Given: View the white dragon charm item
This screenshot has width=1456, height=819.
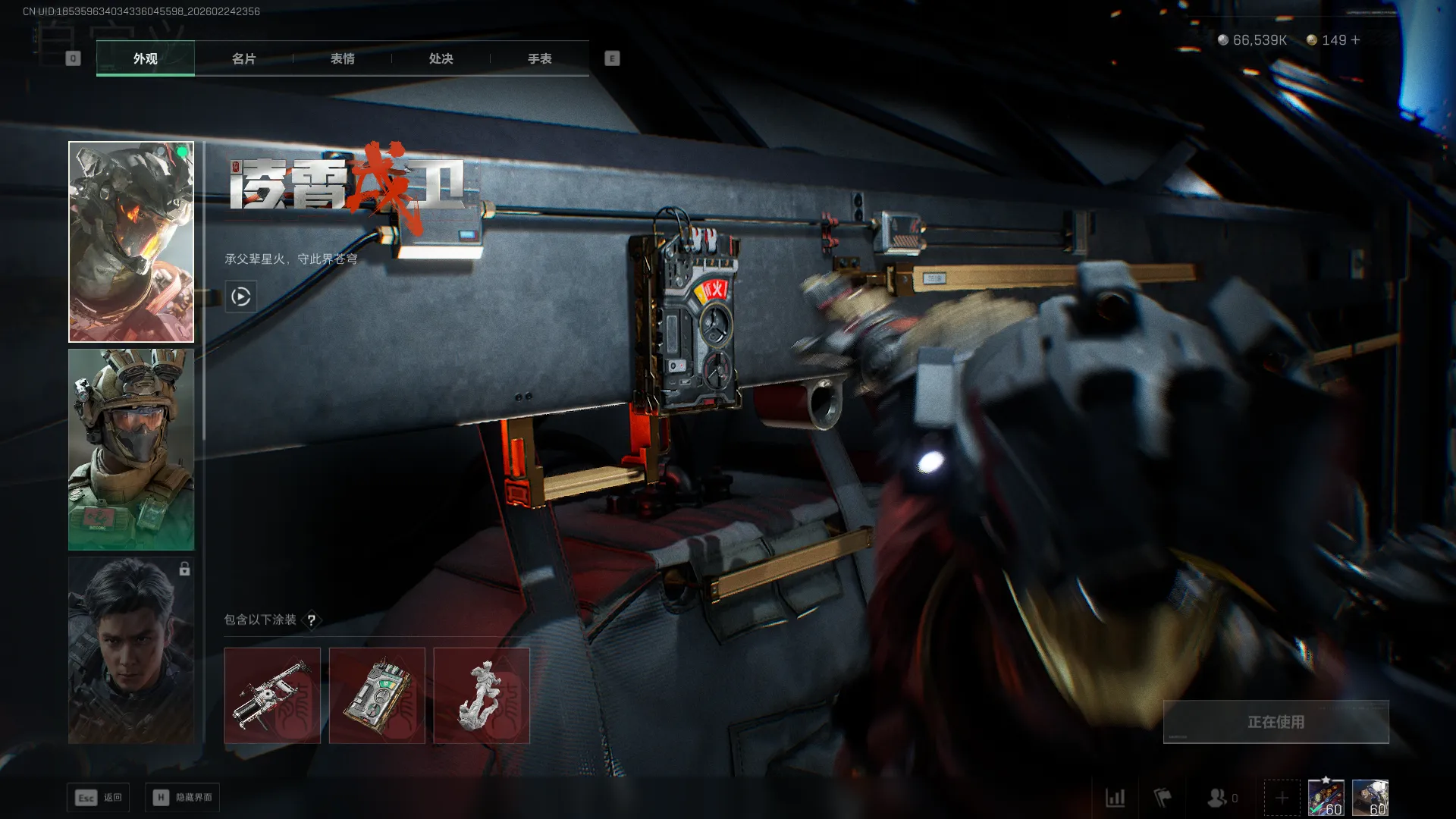Looking at the screenshot, I should point(482,695).
